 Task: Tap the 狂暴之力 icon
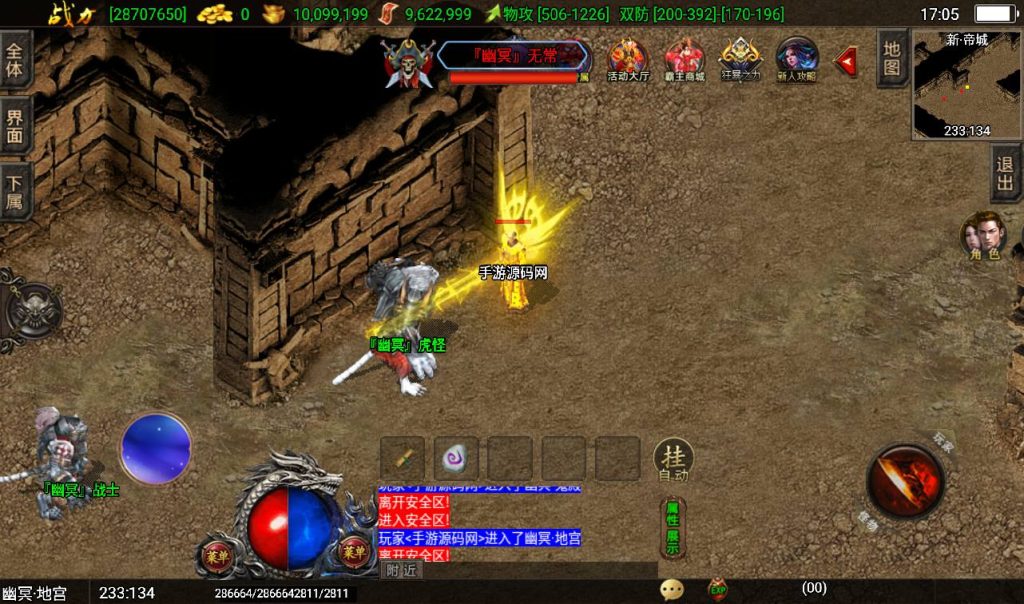pyautogui.click(x=741, y=59)
